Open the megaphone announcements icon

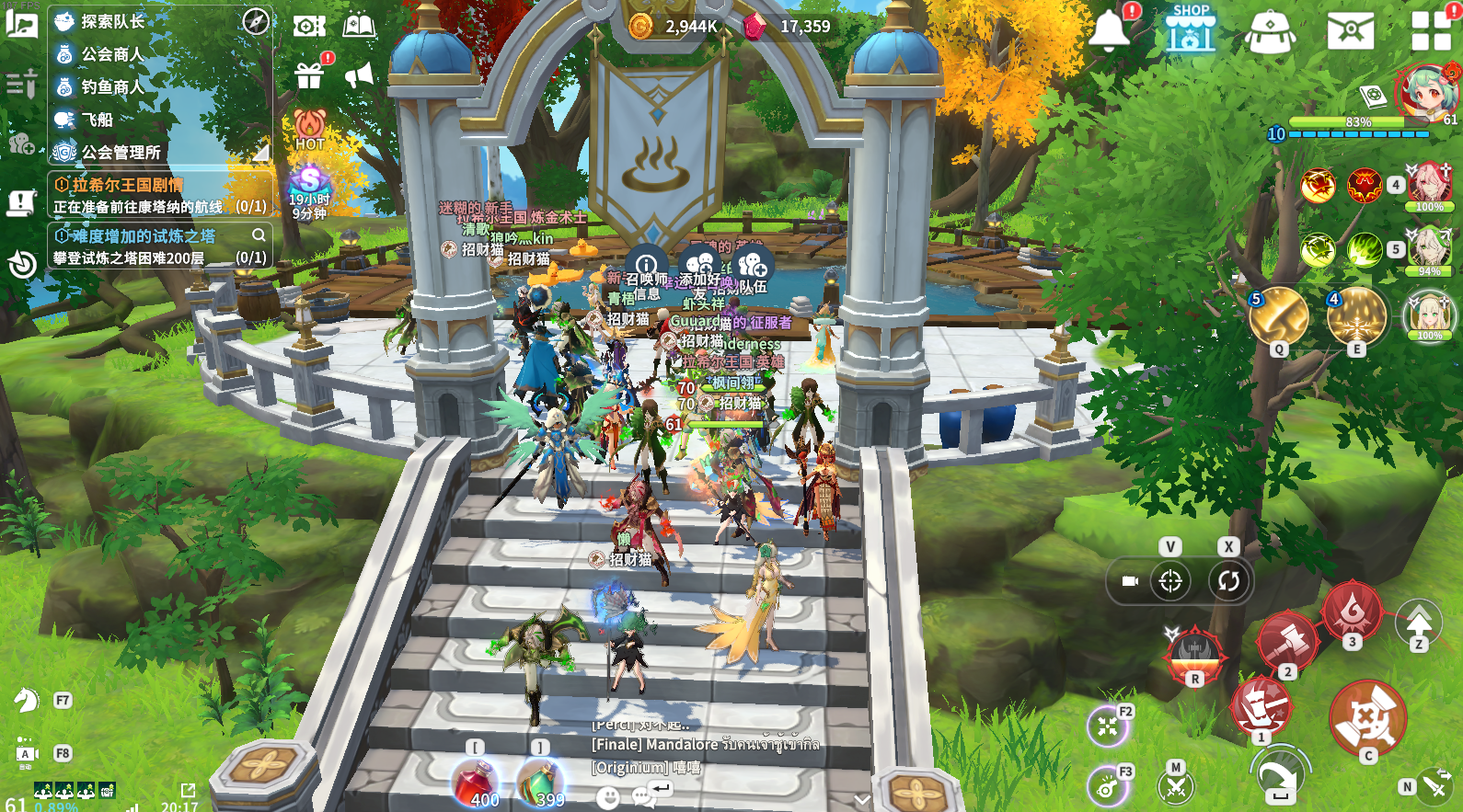tap(359, 74)
